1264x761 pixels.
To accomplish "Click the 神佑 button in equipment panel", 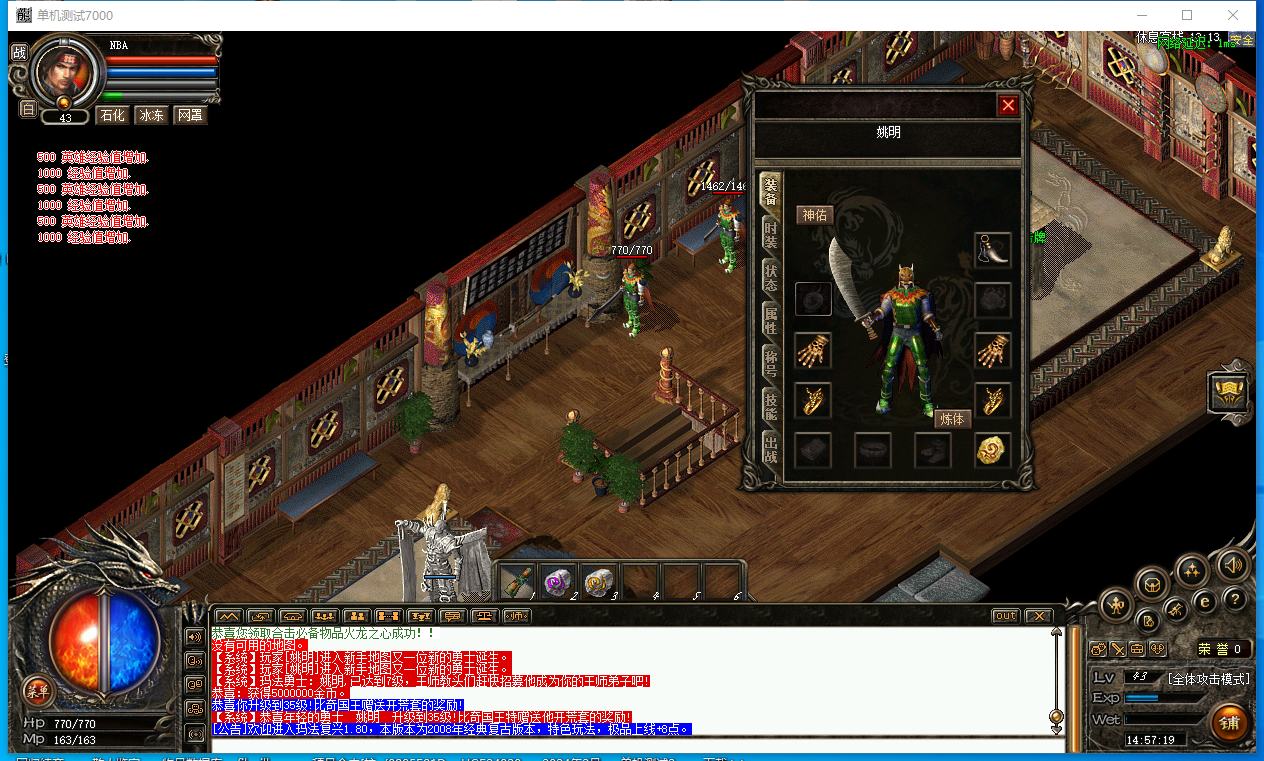I will click(814, 215).
